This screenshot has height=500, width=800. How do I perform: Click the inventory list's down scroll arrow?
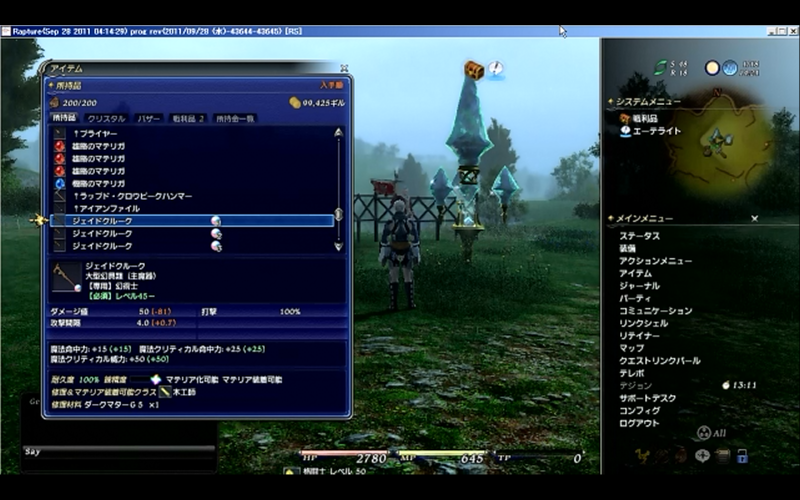click(338, 246)
